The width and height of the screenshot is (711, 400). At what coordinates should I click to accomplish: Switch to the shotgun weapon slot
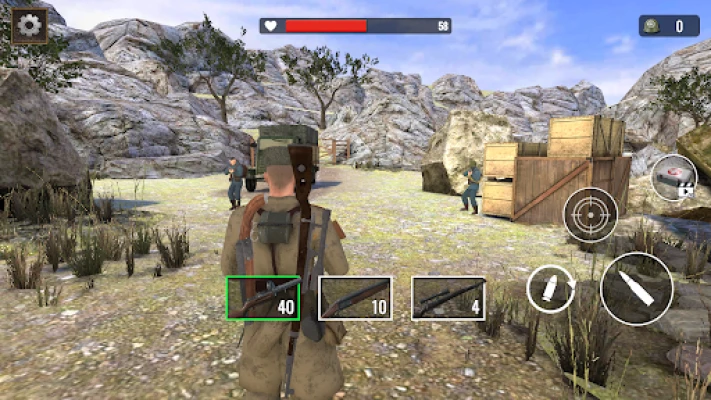pos(355,298)
